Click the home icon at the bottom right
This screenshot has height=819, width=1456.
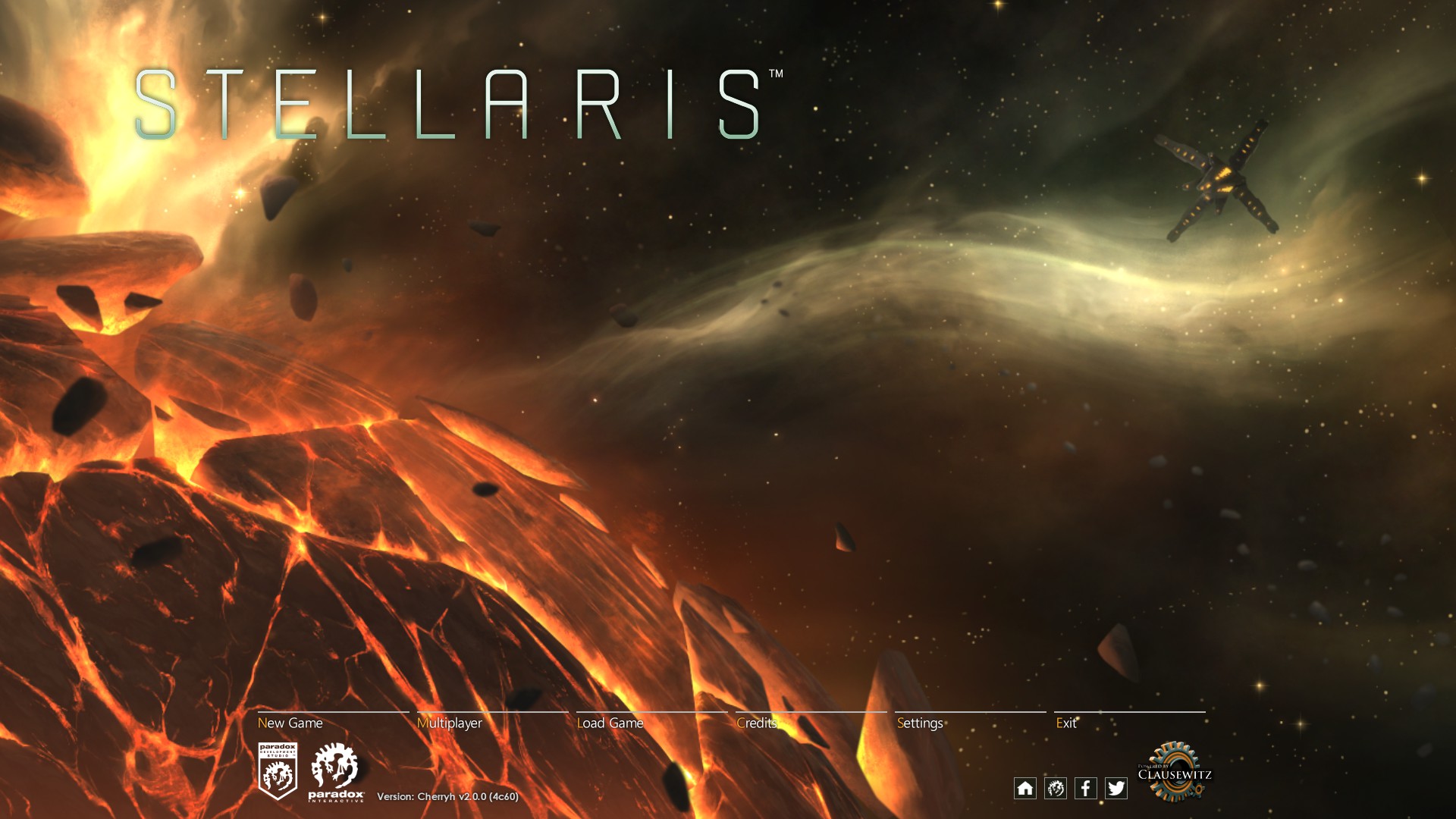point(1026,789)
